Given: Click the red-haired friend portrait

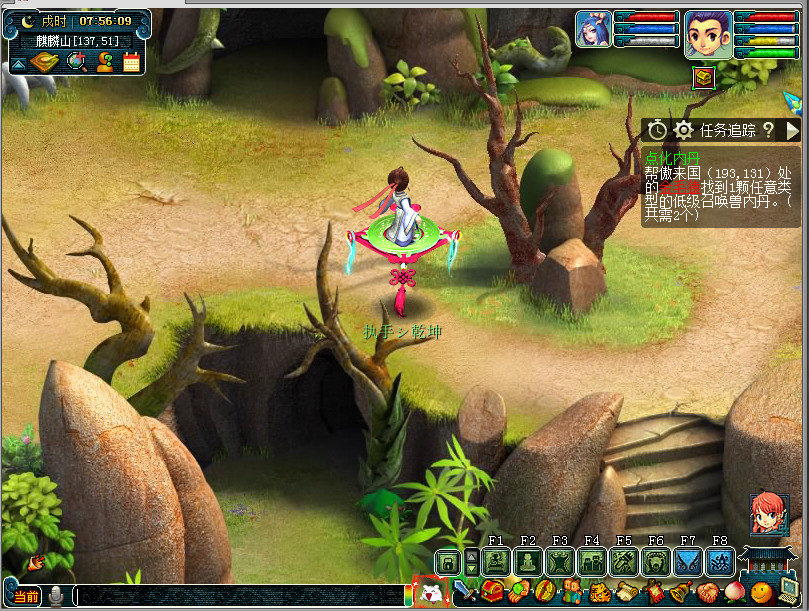Looking at the screenshot, I should point(769,514).
